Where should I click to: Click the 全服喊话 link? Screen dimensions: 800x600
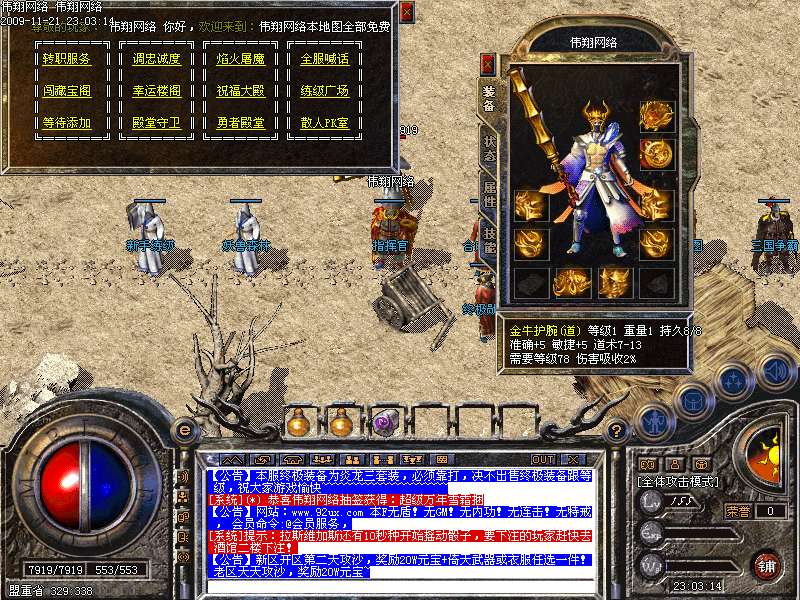[325, 59]
